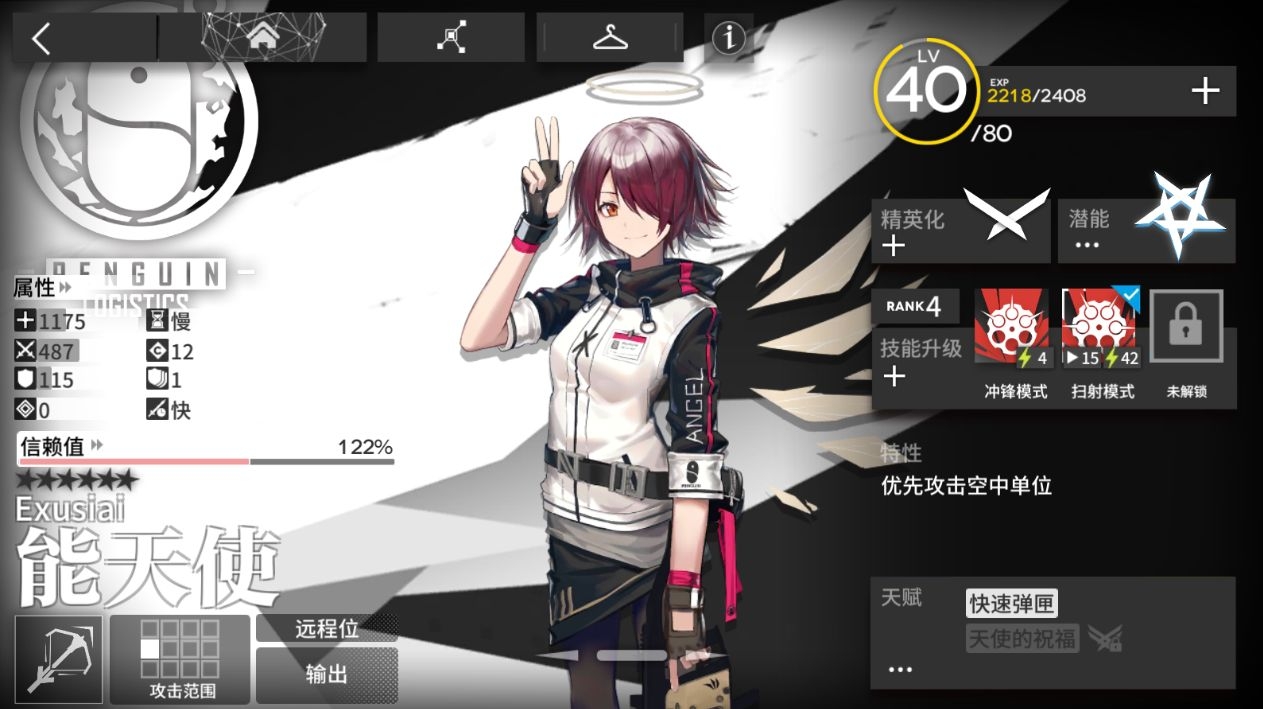Return to the home screen
1263x709 pixels.
[x=262, y=38]
